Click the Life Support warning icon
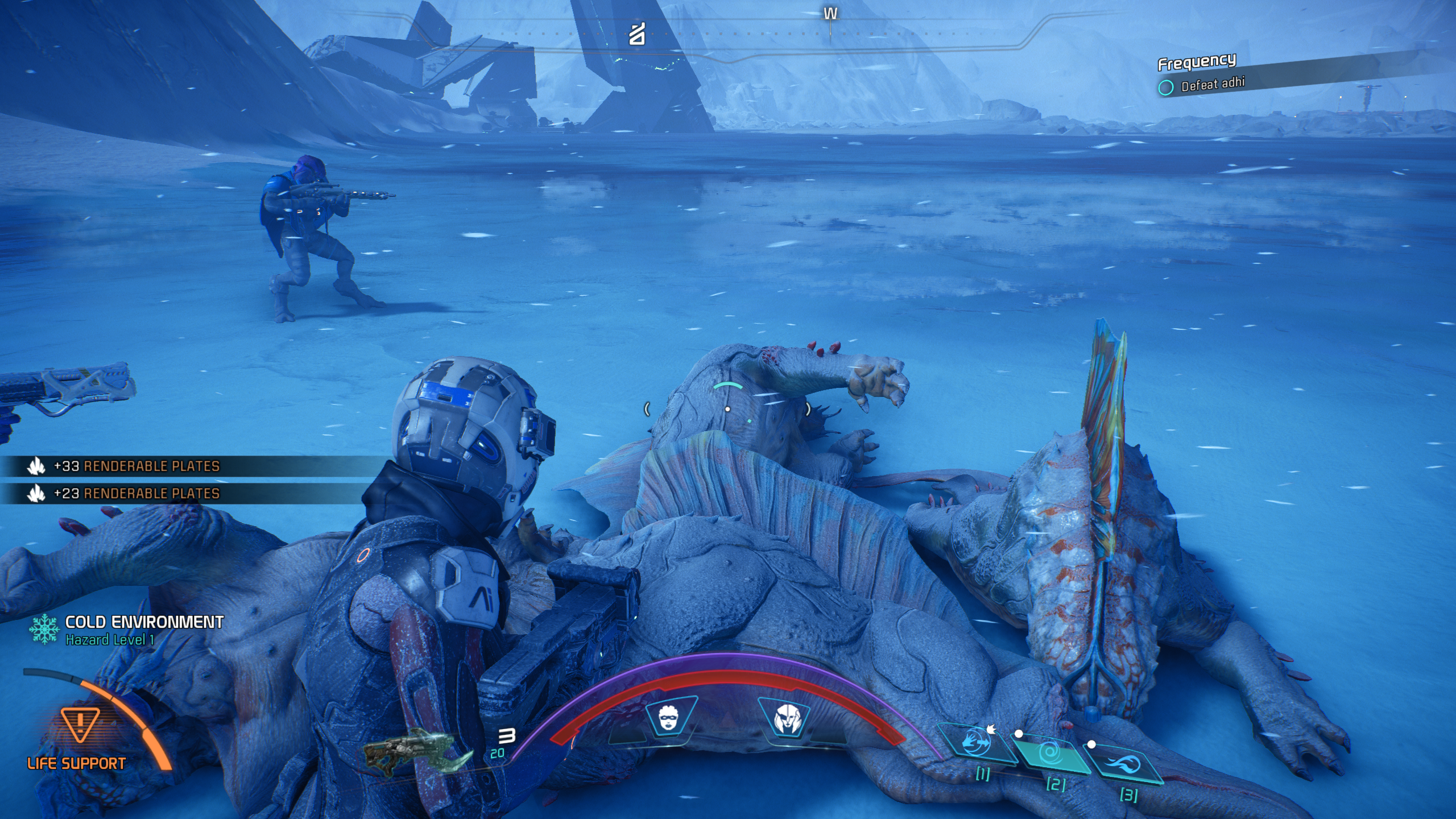 [80, 723]
